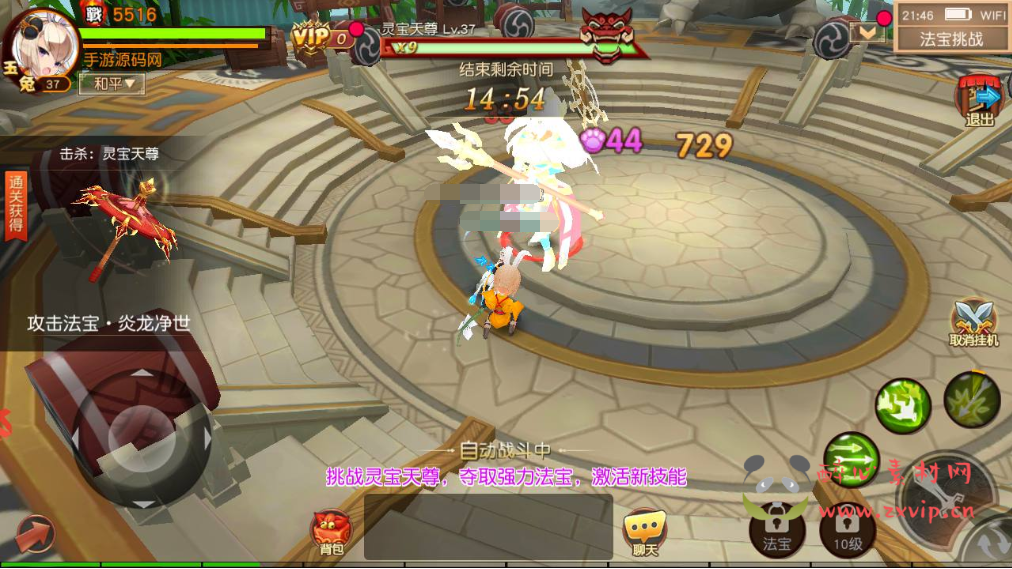Open the 和平 combat mode dropdown
1012x569 pixels.
coord(112,84)
